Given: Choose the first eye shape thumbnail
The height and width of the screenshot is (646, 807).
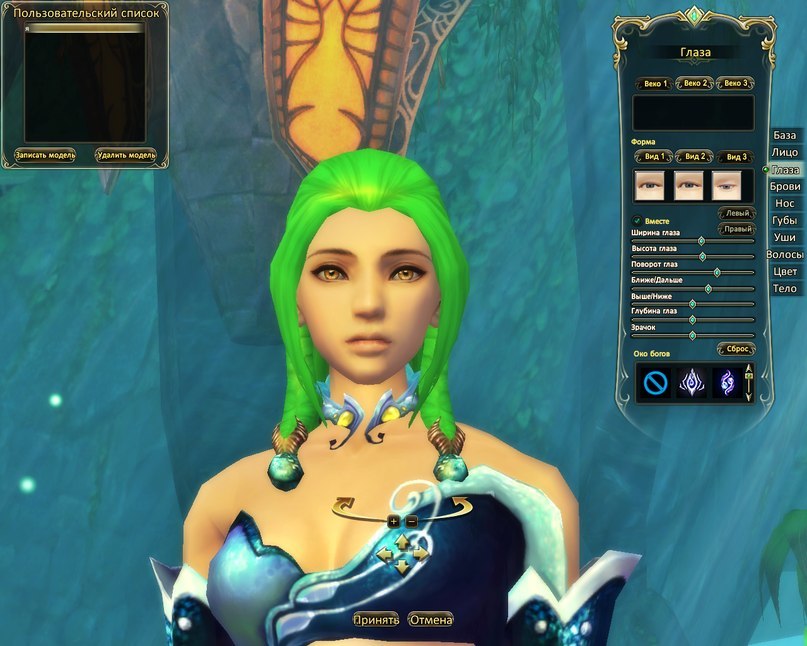Looking at the screenshot, I should pyautogui.click(x=650, y=185).
